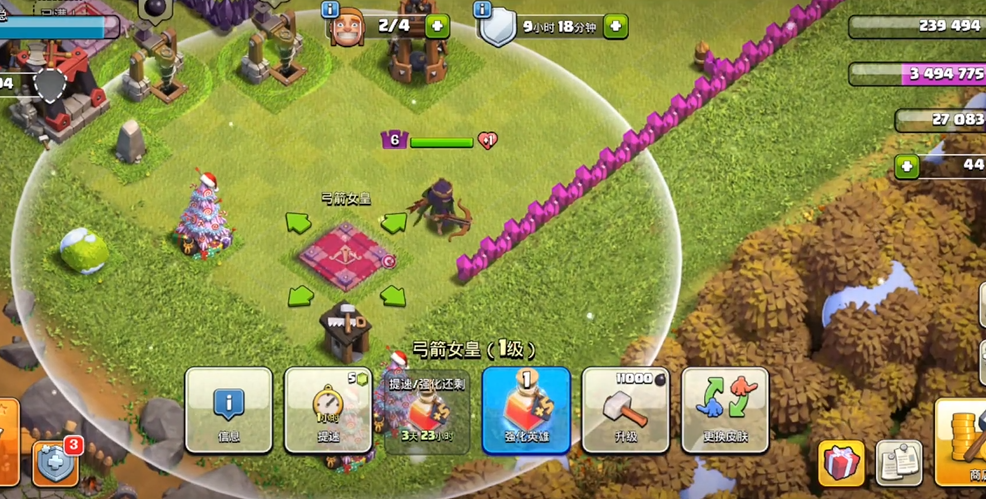Click the up-right green move arrow

pyautogui.click(x=393, y=222)
